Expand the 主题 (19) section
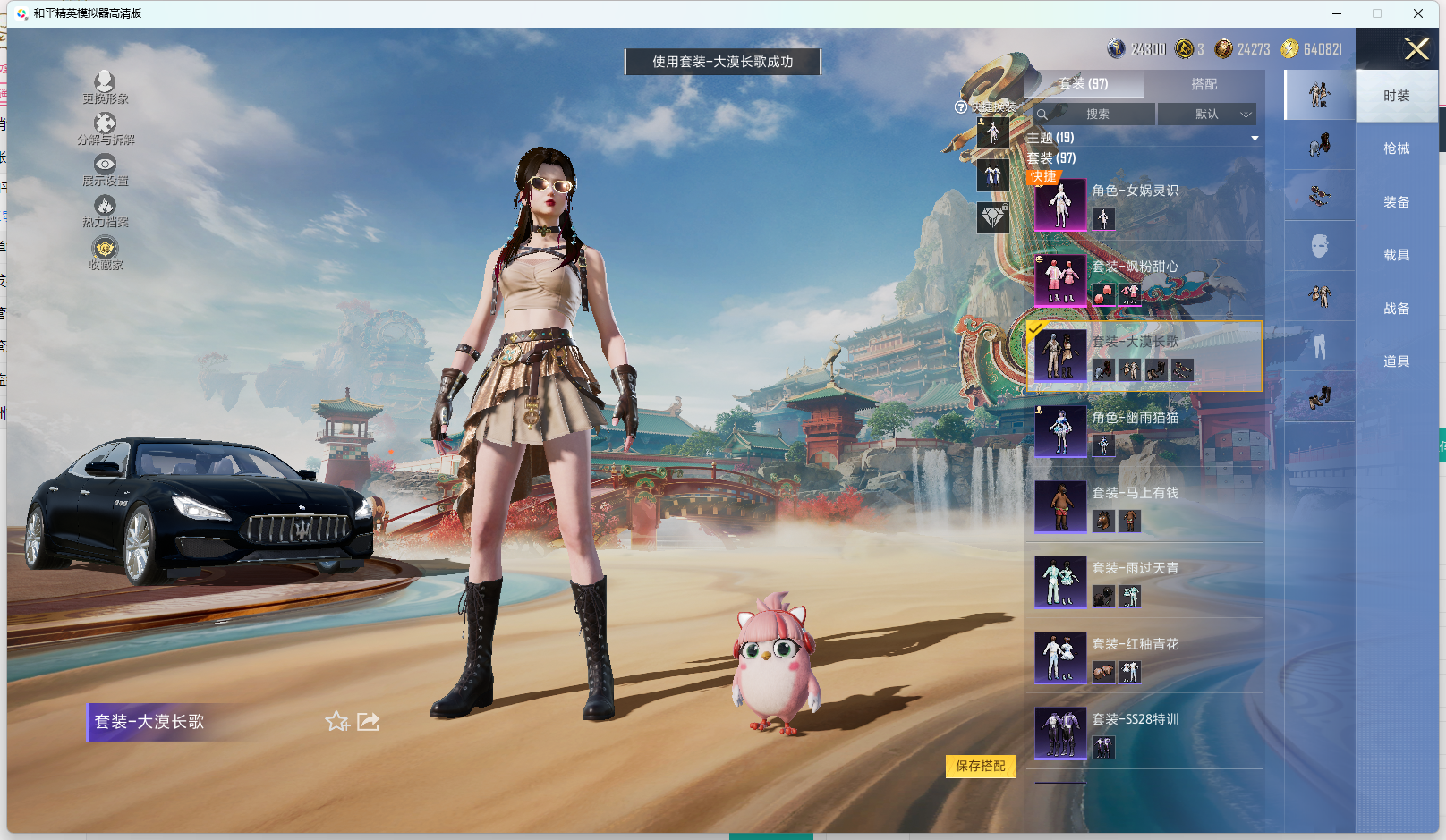This screenshot has height=840, width=1446. pyautogui.click(x=1254, y=138)
